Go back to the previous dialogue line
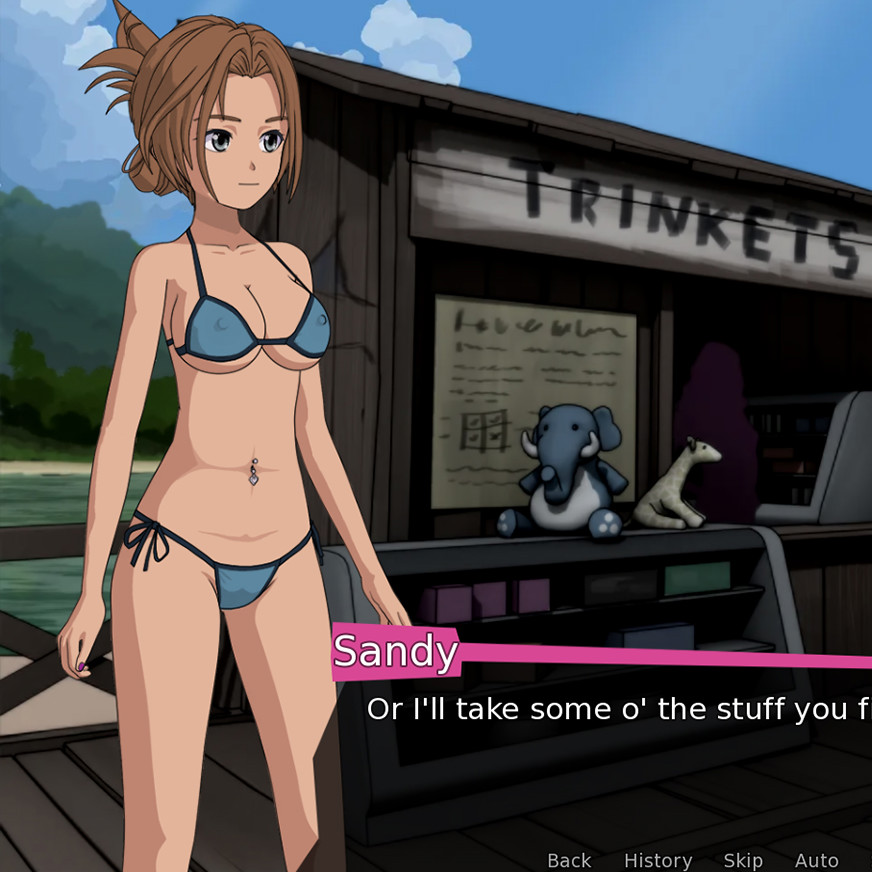 [569, 860]
